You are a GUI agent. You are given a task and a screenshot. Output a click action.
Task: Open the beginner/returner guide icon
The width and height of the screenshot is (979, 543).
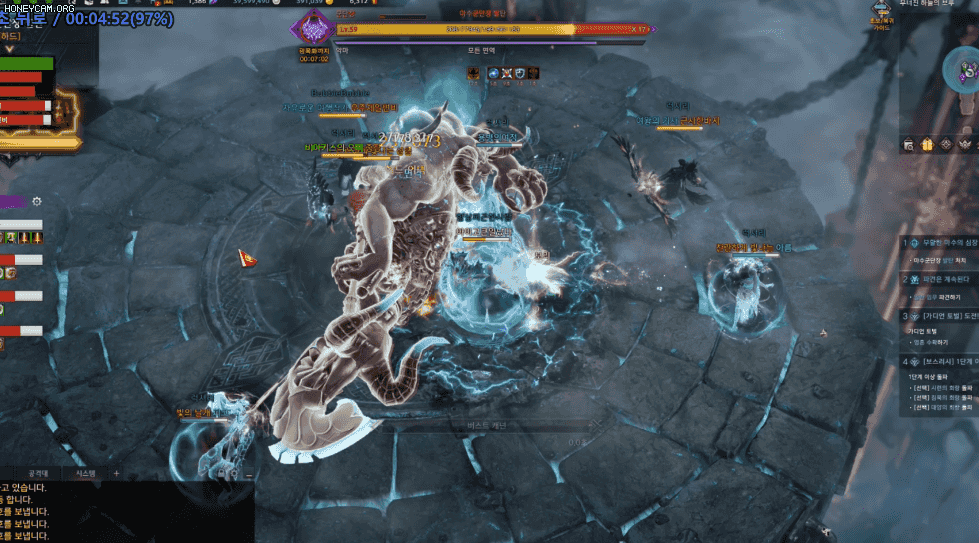click(879, 14)
